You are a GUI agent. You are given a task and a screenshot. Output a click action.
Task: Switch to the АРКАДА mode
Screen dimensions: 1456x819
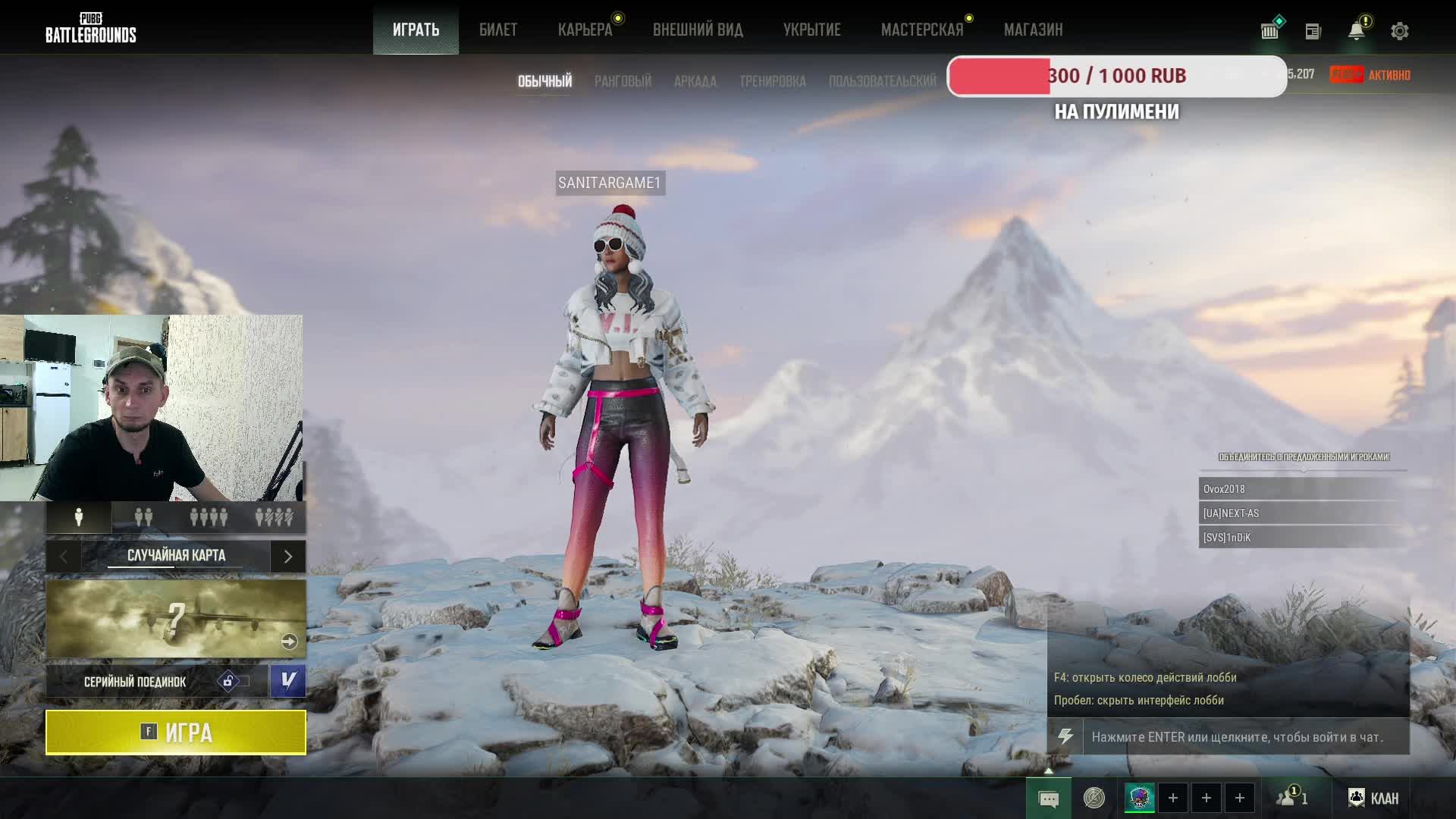[695, 81]
